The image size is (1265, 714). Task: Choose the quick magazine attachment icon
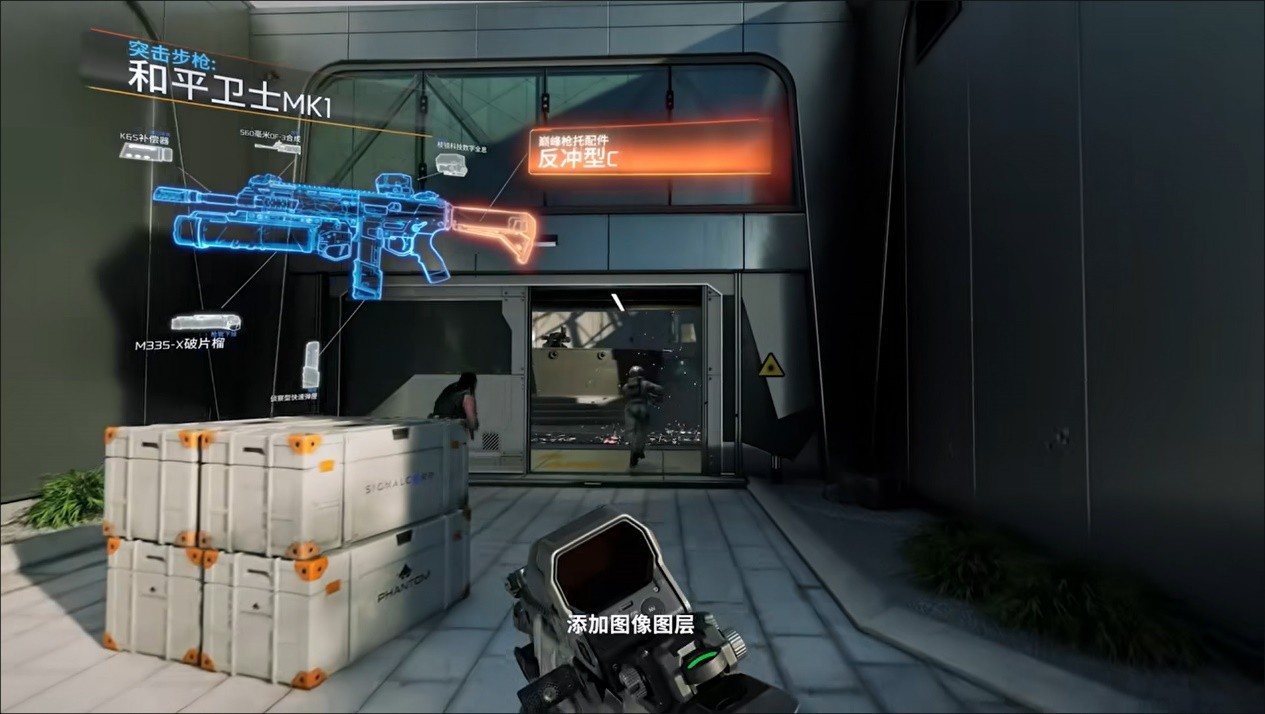311,365
